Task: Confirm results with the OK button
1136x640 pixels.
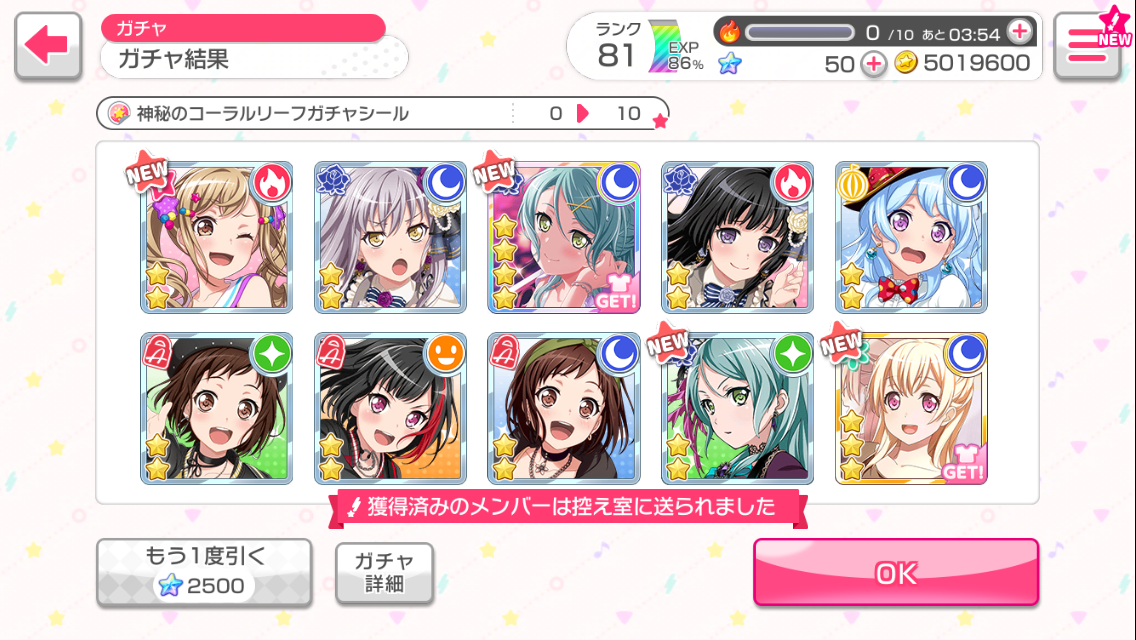Action: pos(895,572)
